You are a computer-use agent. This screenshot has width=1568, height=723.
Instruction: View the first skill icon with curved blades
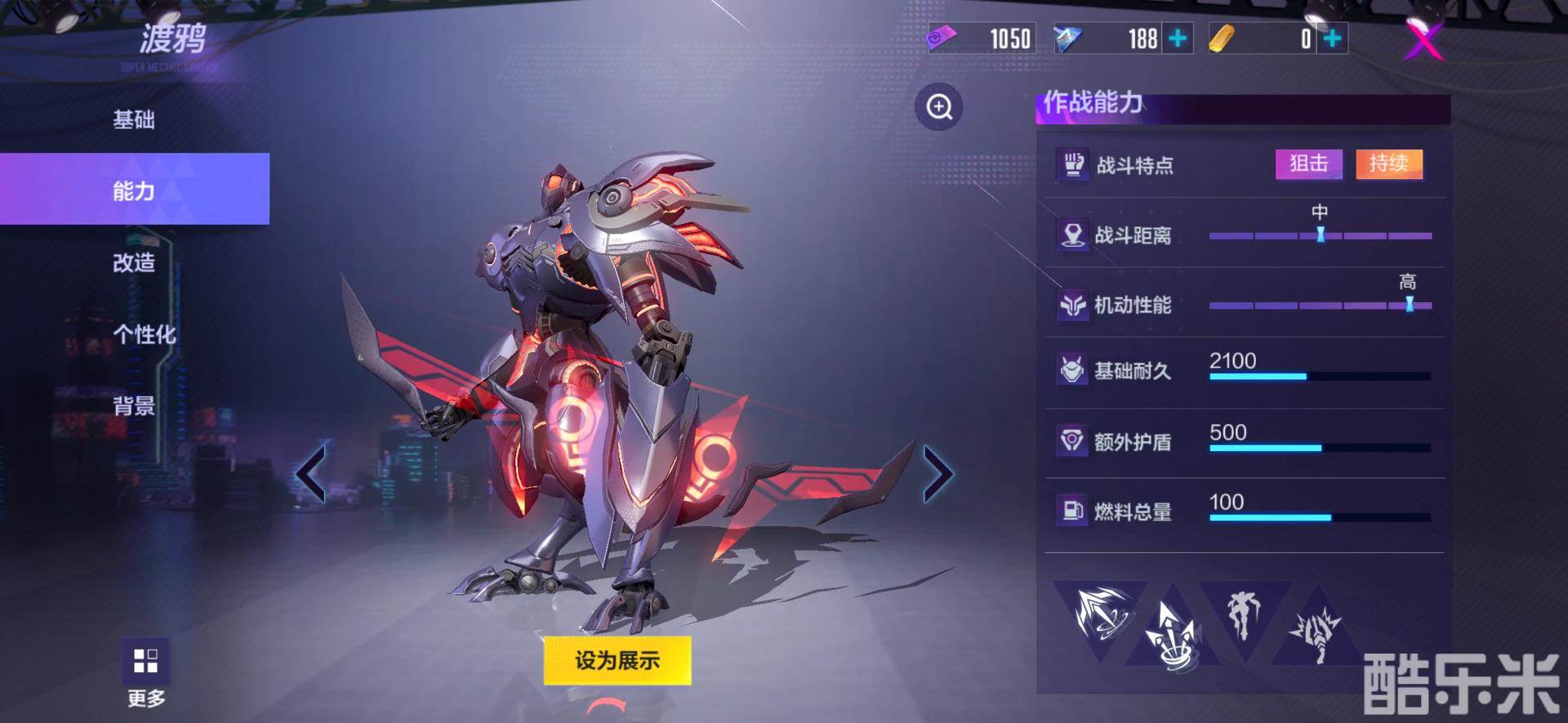click(x=1098, y=613)
